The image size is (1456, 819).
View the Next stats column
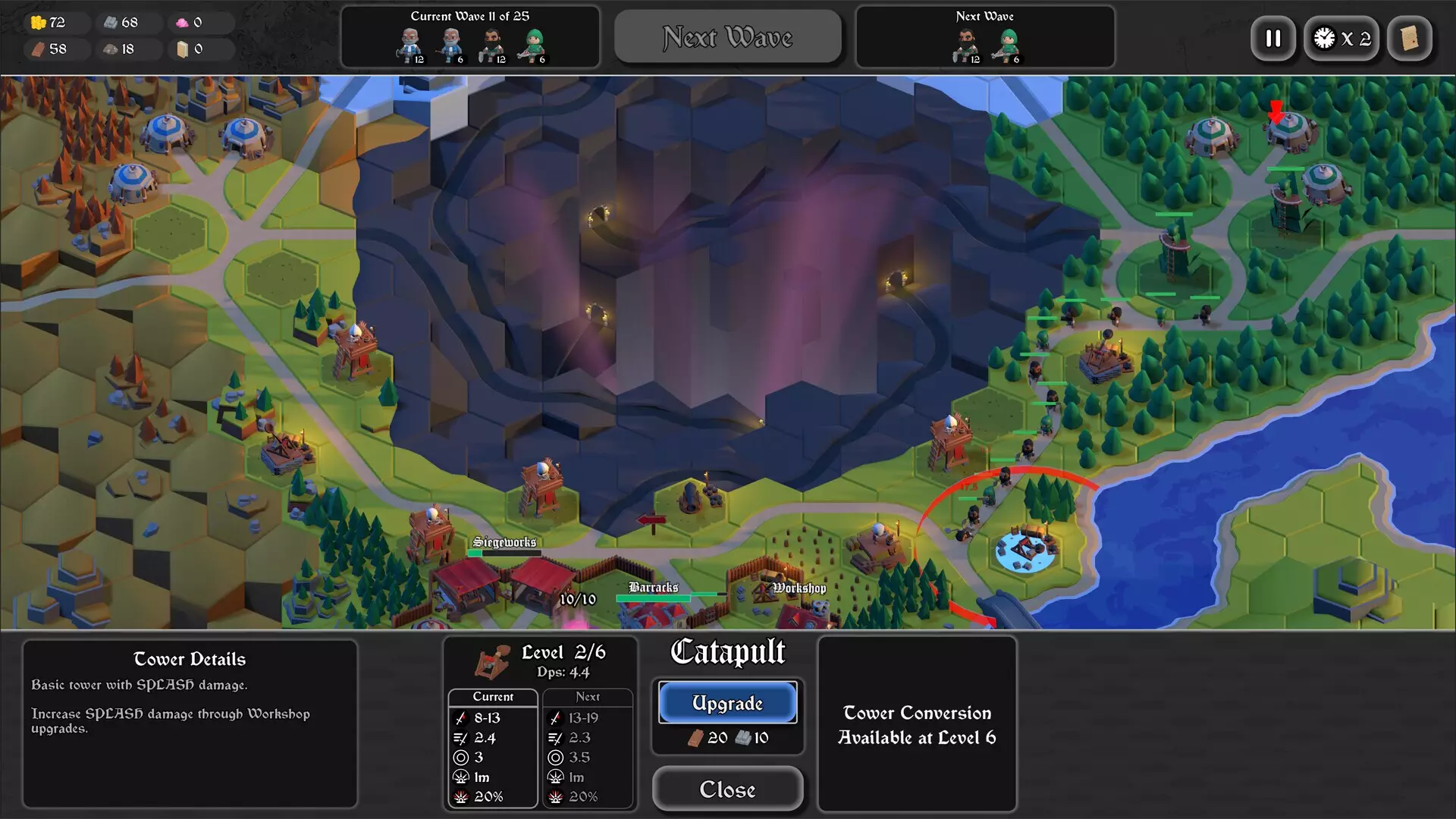tap(588, 696)
